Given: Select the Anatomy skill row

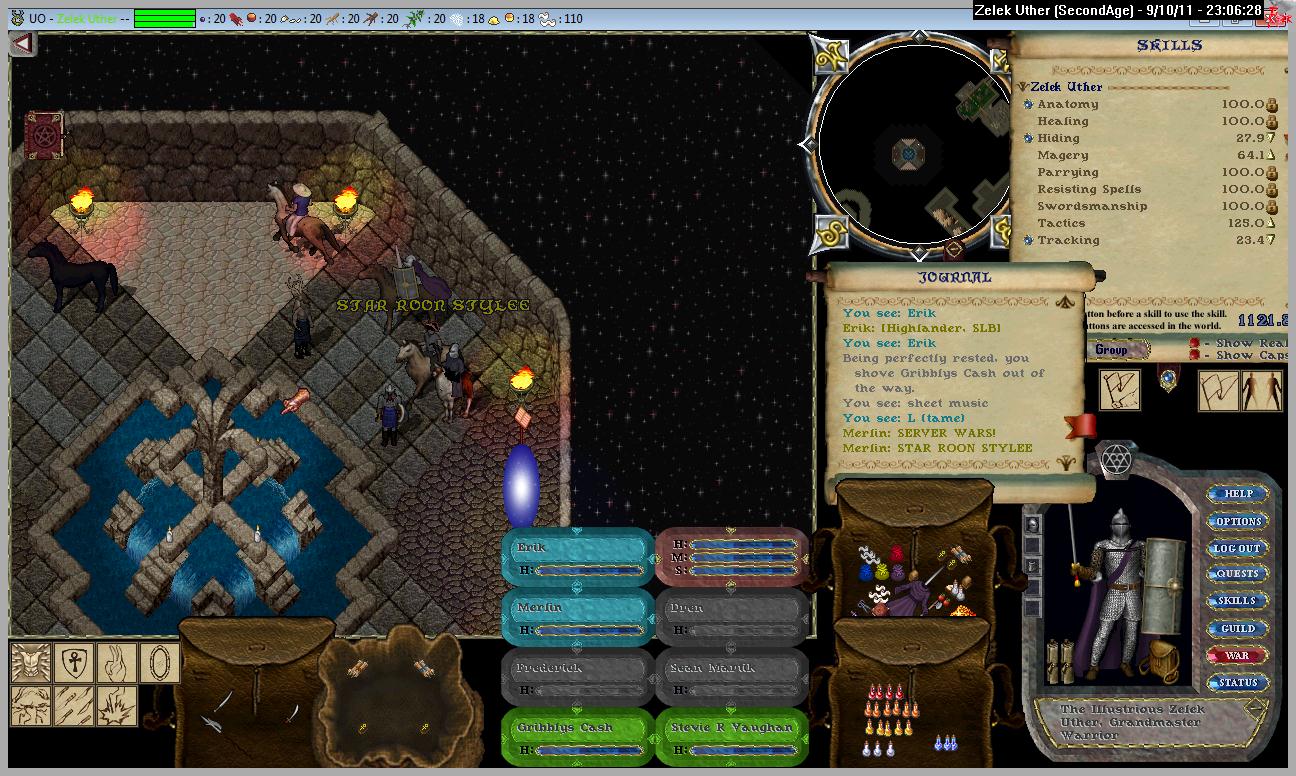Looking at the screenshot, I should coord(1068,104).
